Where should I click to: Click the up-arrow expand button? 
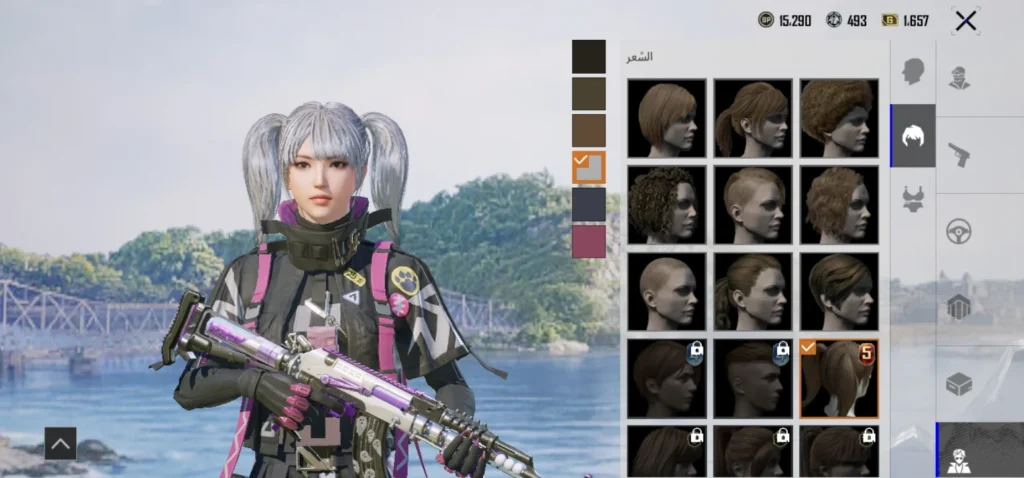coord(60,443)
